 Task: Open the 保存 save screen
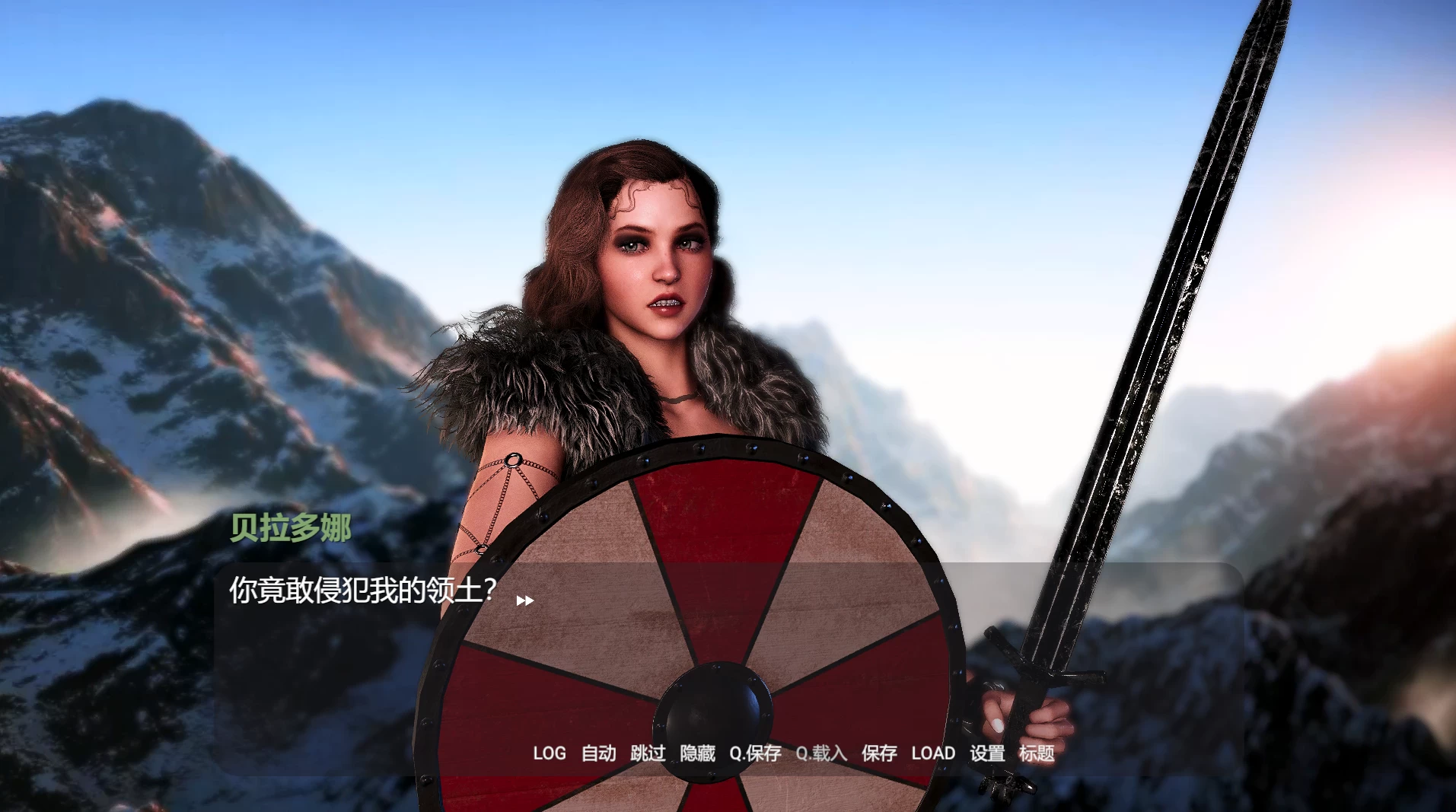(879, 753)
